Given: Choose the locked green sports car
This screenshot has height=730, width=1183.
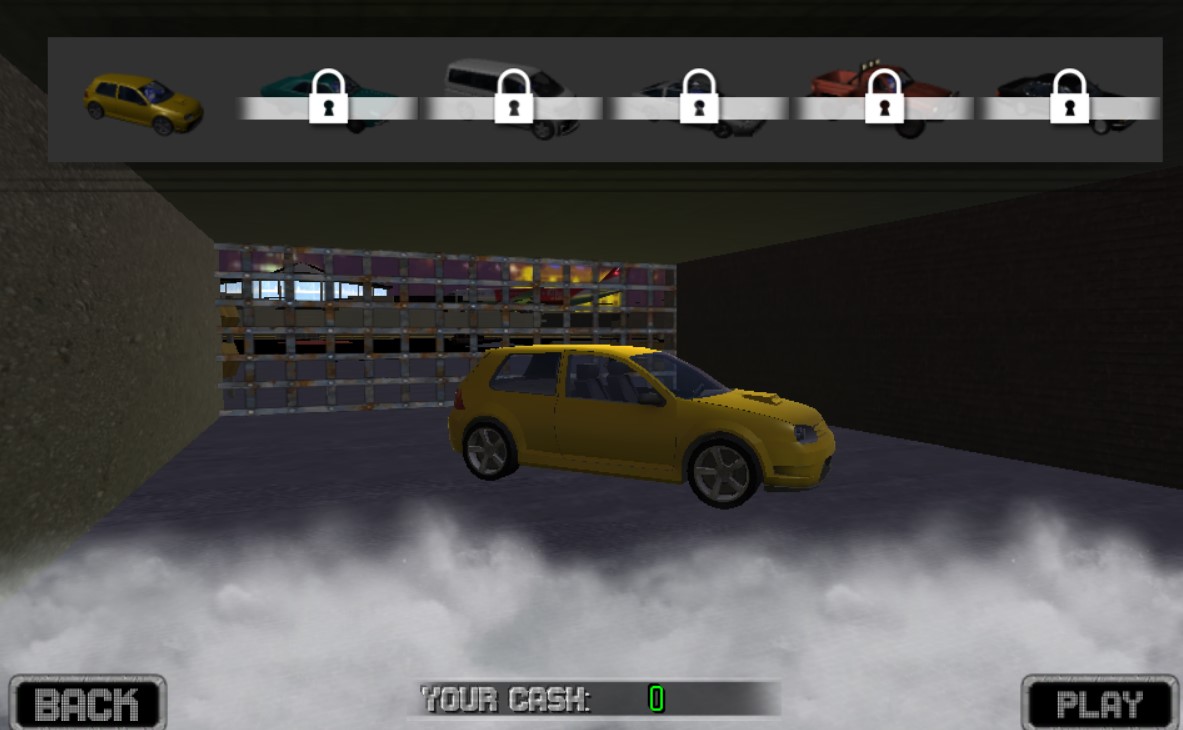Looking at the screenshot, I should point(328,100).
